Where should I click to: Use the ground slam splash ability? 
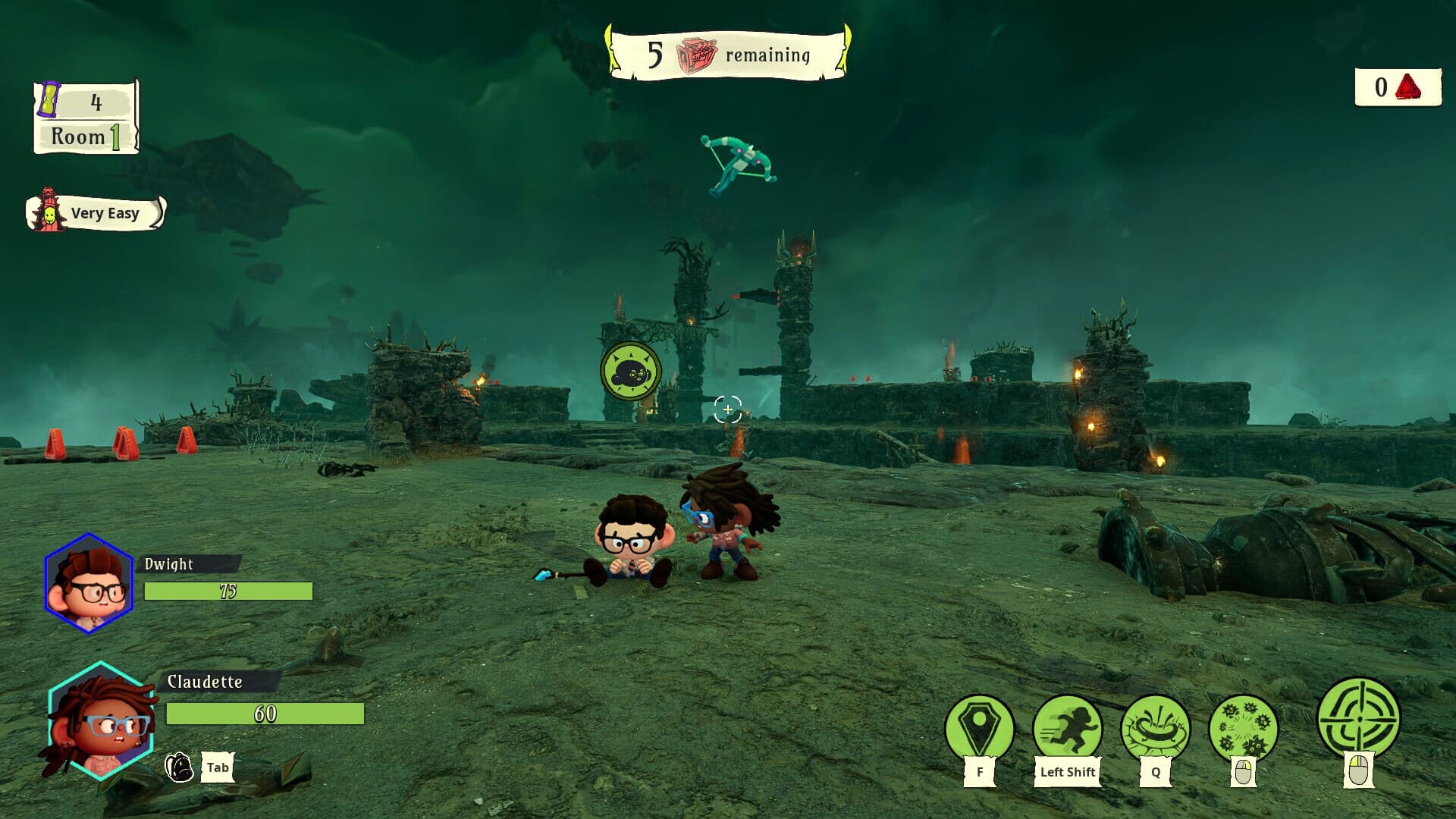tap(1155, 728)
